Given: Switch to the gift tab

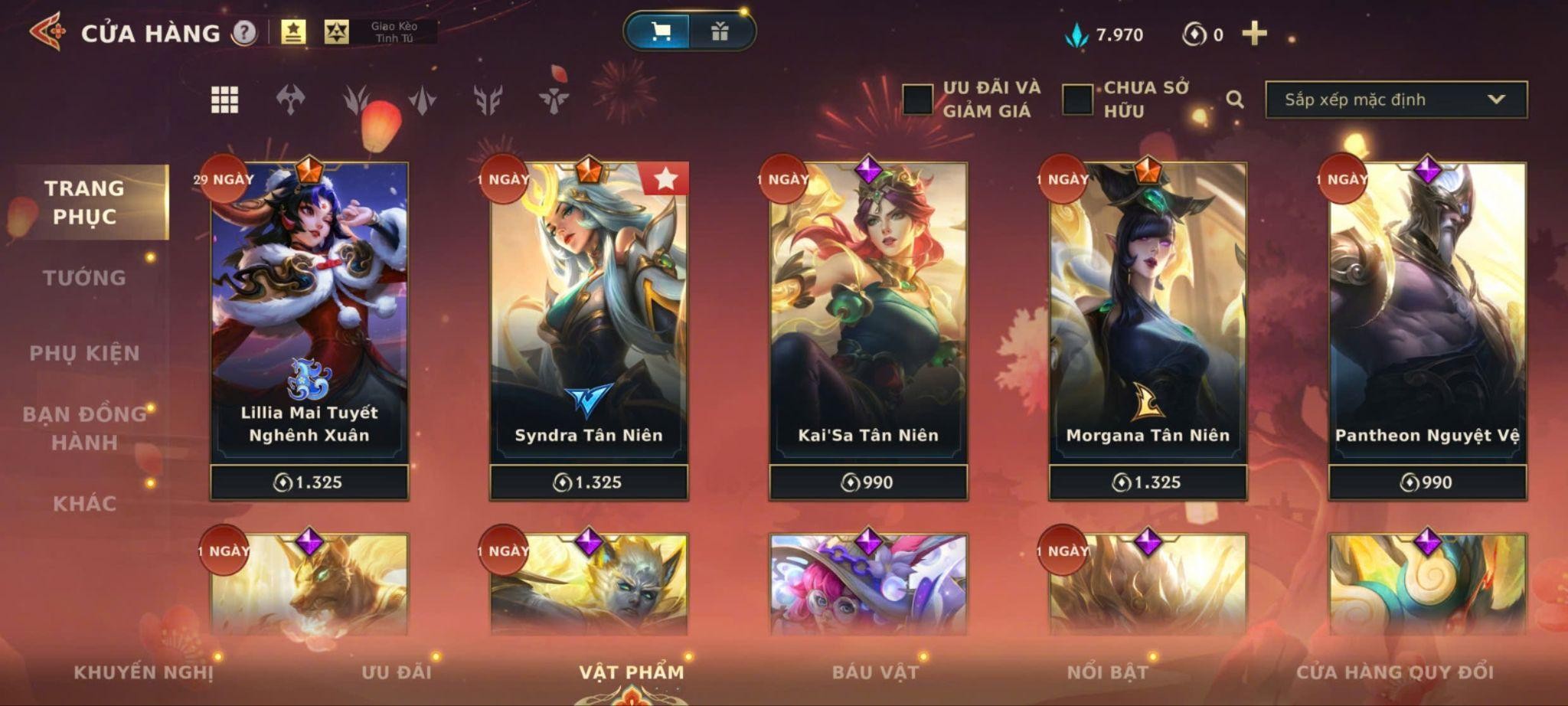Looking at the screenshot, I should point(720,31).
